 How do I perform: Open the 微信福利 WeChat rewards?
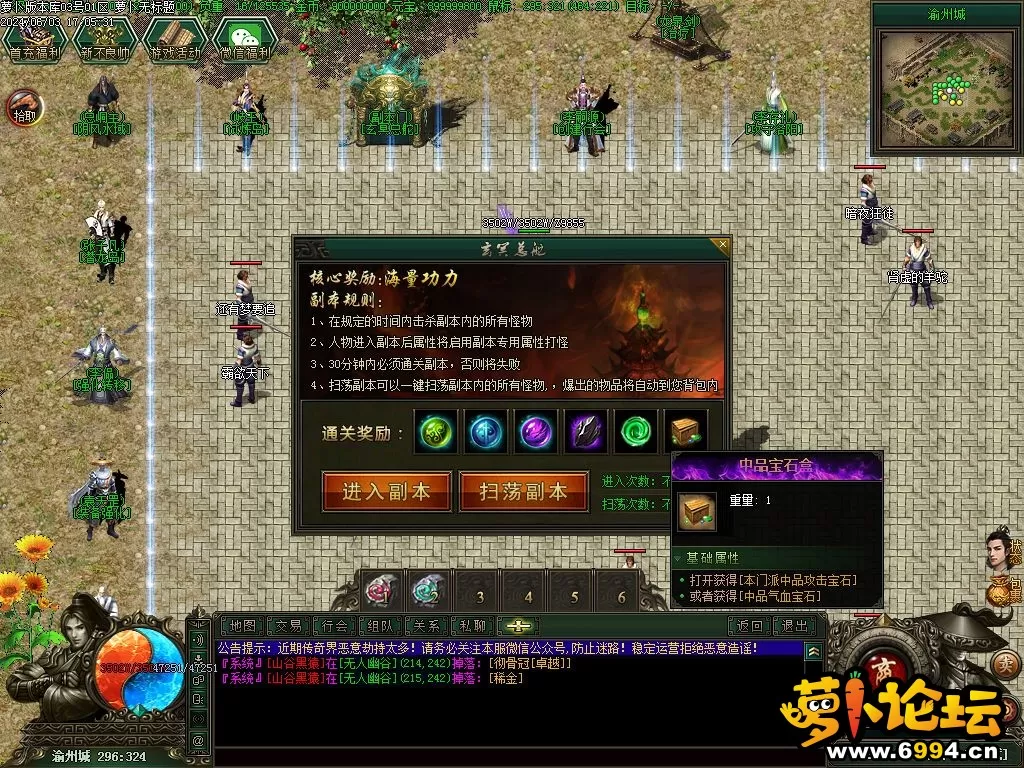point(245,41)
